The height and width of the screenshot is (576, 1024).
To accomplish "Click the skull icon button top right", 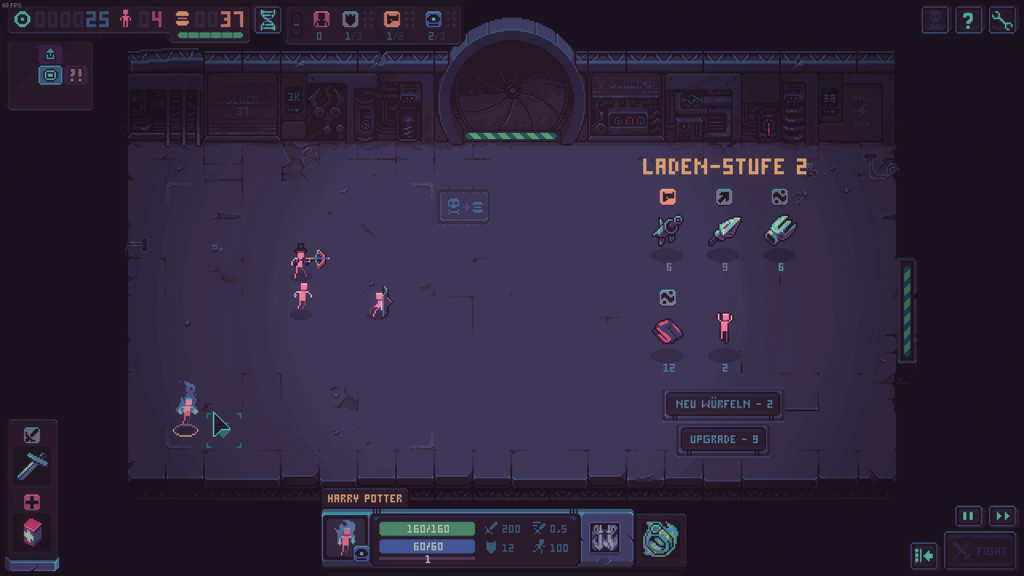I will pos(935,20).
